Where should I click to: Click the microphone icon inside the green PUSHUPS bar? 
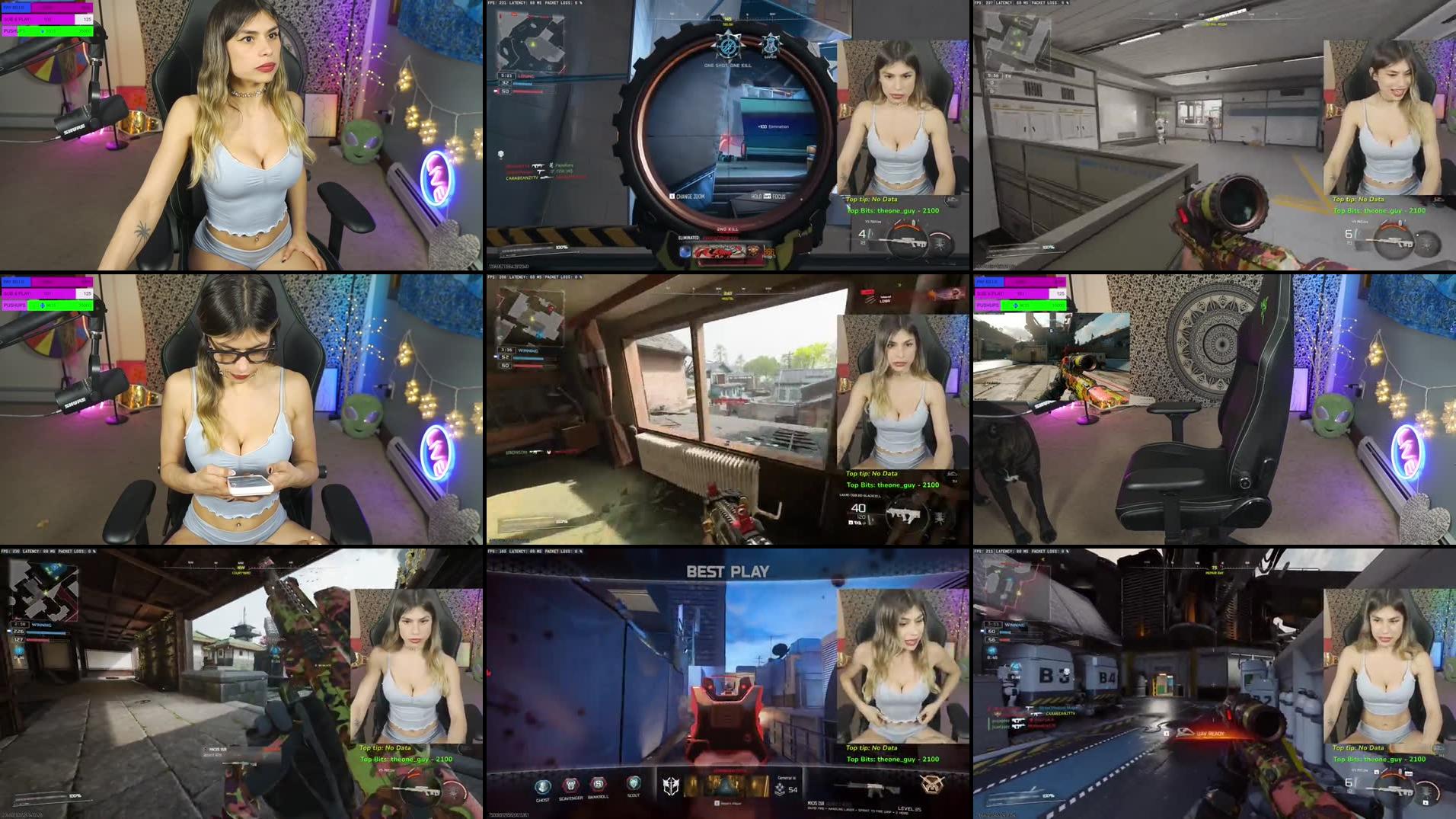point(42,31)
